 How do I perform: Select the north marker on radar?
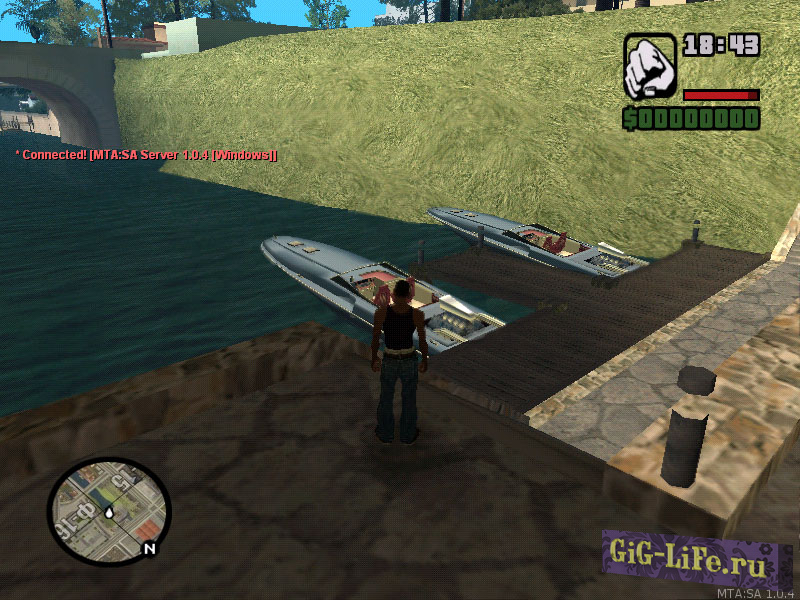pos(150,548)
